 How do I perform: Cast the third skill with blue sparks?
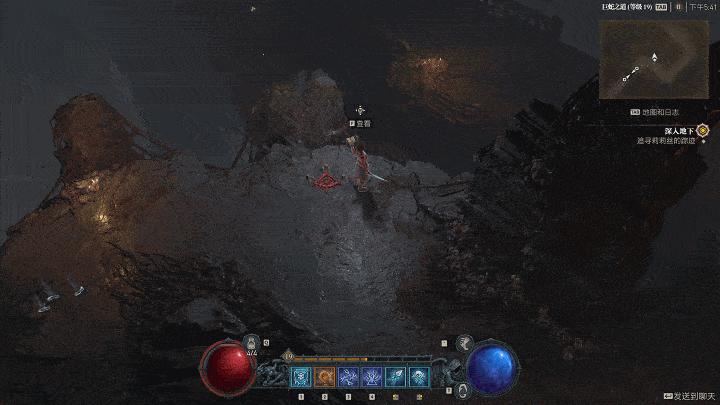(x=348, y=376)
